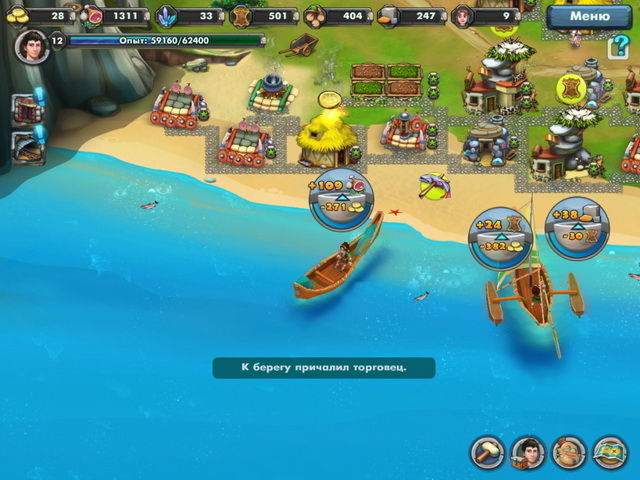The width and height of the screenshot is (640, 480).
Task: Open the treasure map icon
Action: click(609, 452)
